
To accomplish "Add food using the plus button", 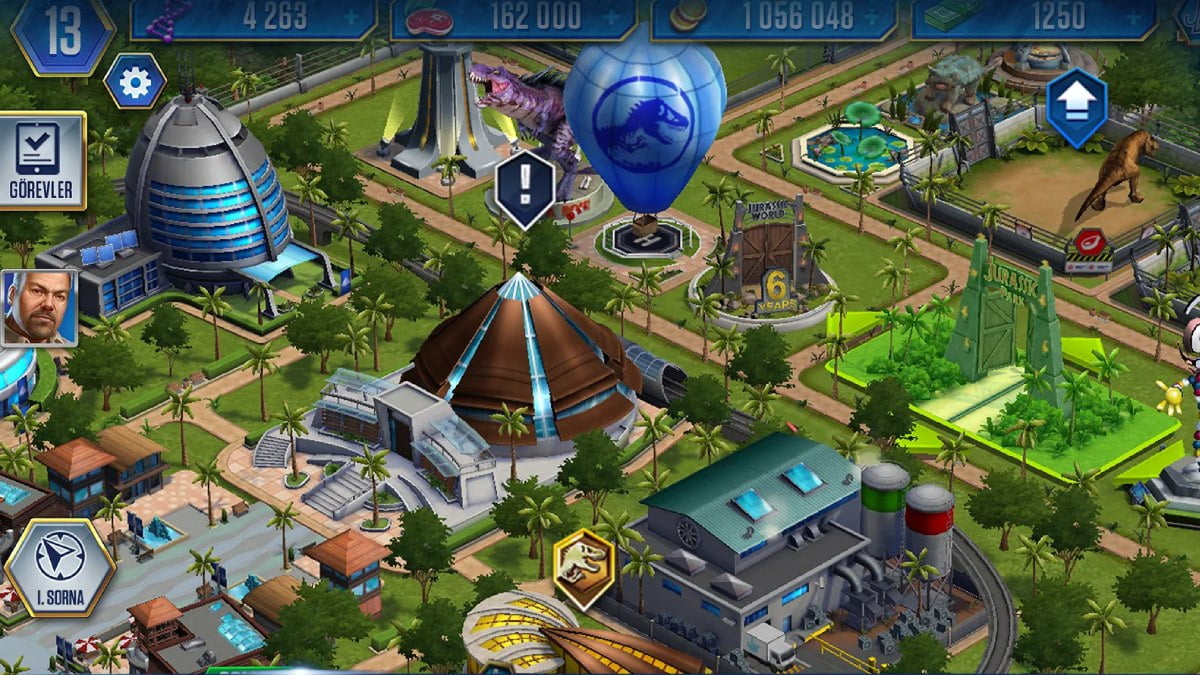I will 613,16.
